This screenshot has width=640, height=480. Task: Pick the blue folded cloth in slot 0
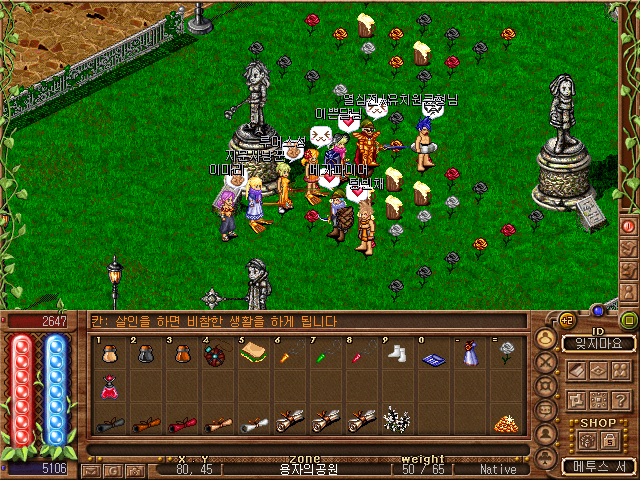[432, 356]
